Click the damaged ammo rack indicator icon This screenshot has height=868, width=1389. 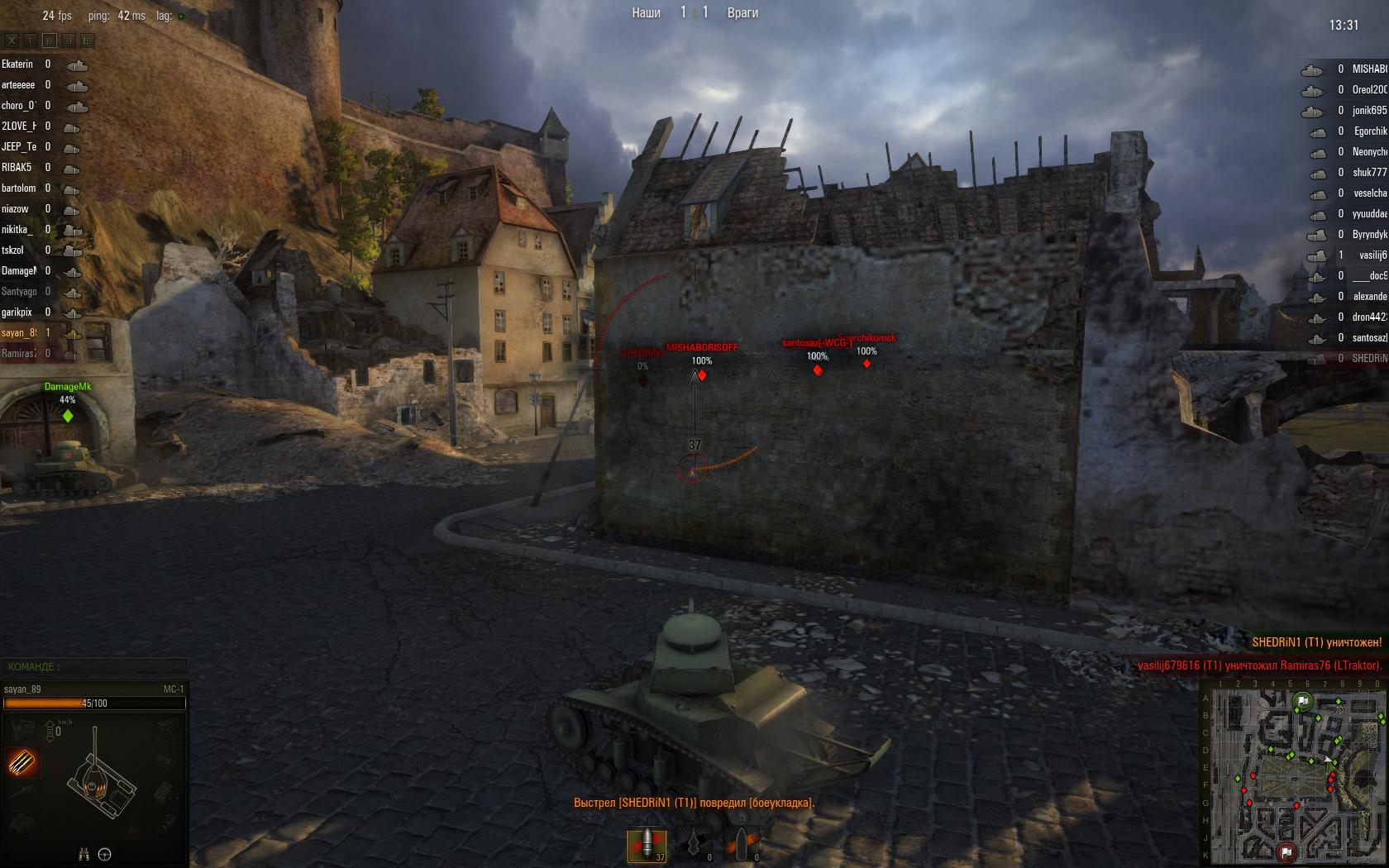point(21,761)
